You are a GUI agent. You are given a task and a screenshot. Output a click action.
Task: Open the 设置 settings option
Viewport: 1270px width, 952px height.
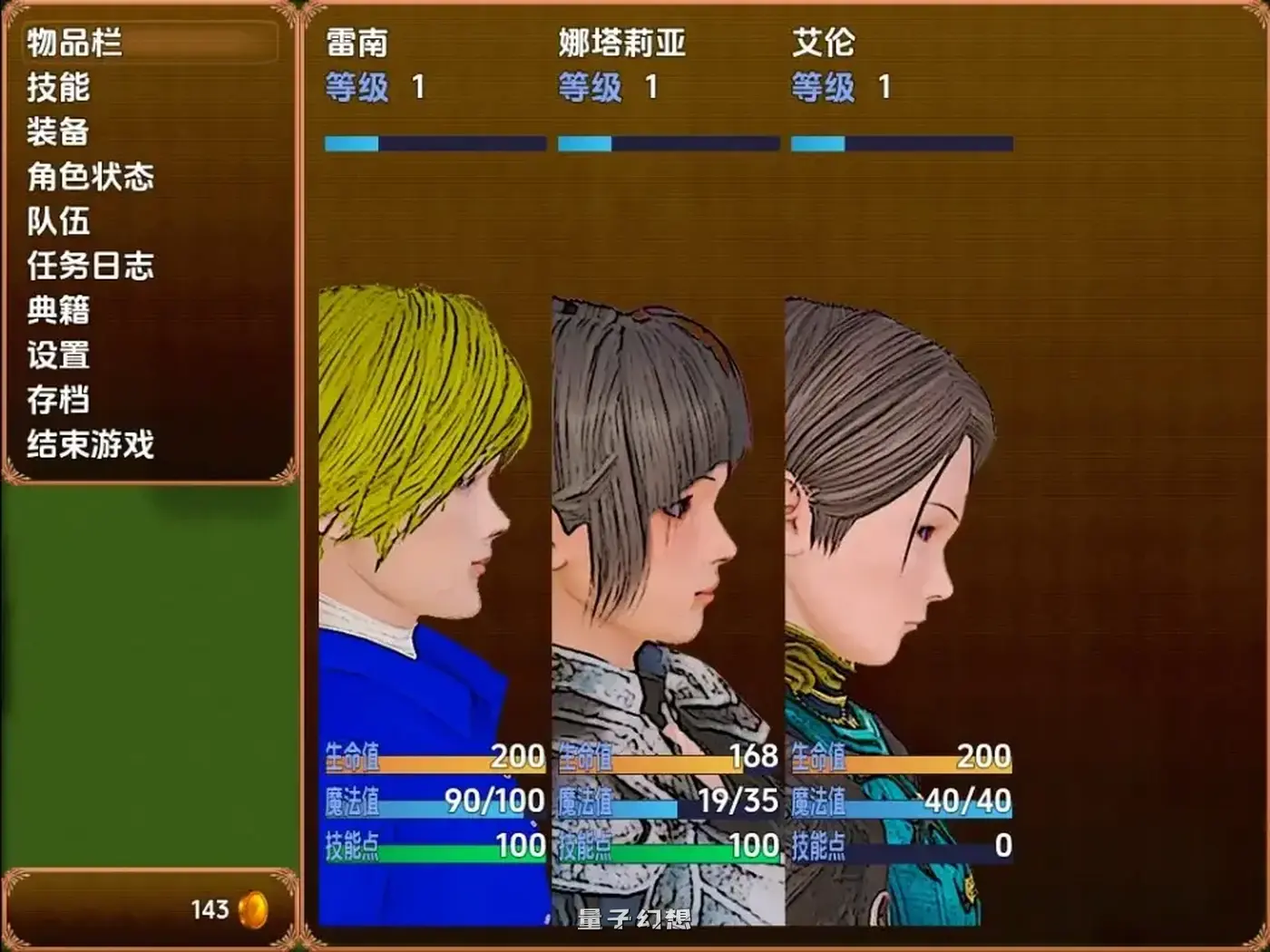[x=56, y=356]
